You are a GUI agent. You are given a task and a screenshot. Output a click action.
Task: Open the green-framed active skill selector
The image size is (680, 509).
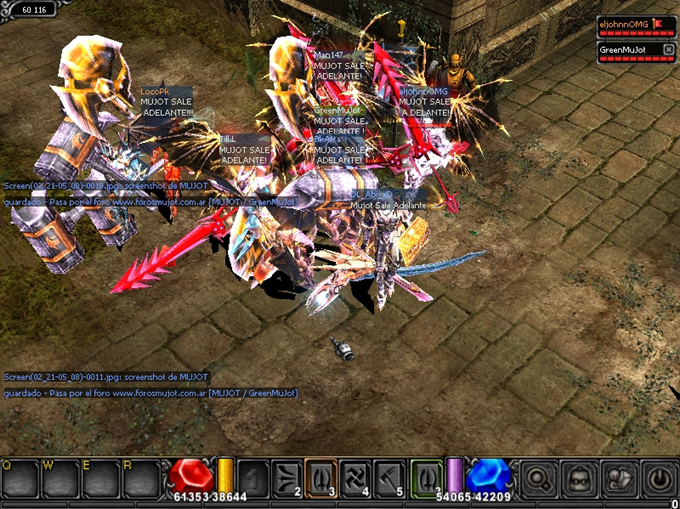click(425, 476)
